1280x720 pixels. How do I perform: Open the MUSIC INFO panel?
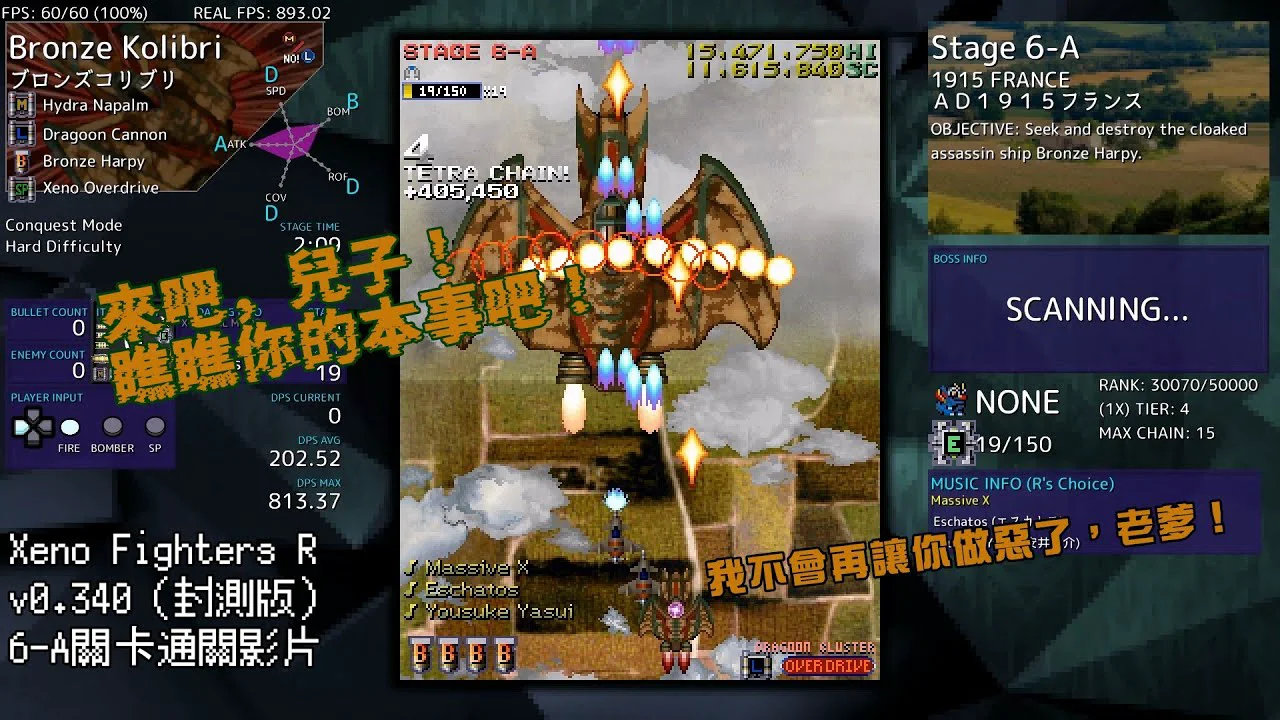[1095, 510]
